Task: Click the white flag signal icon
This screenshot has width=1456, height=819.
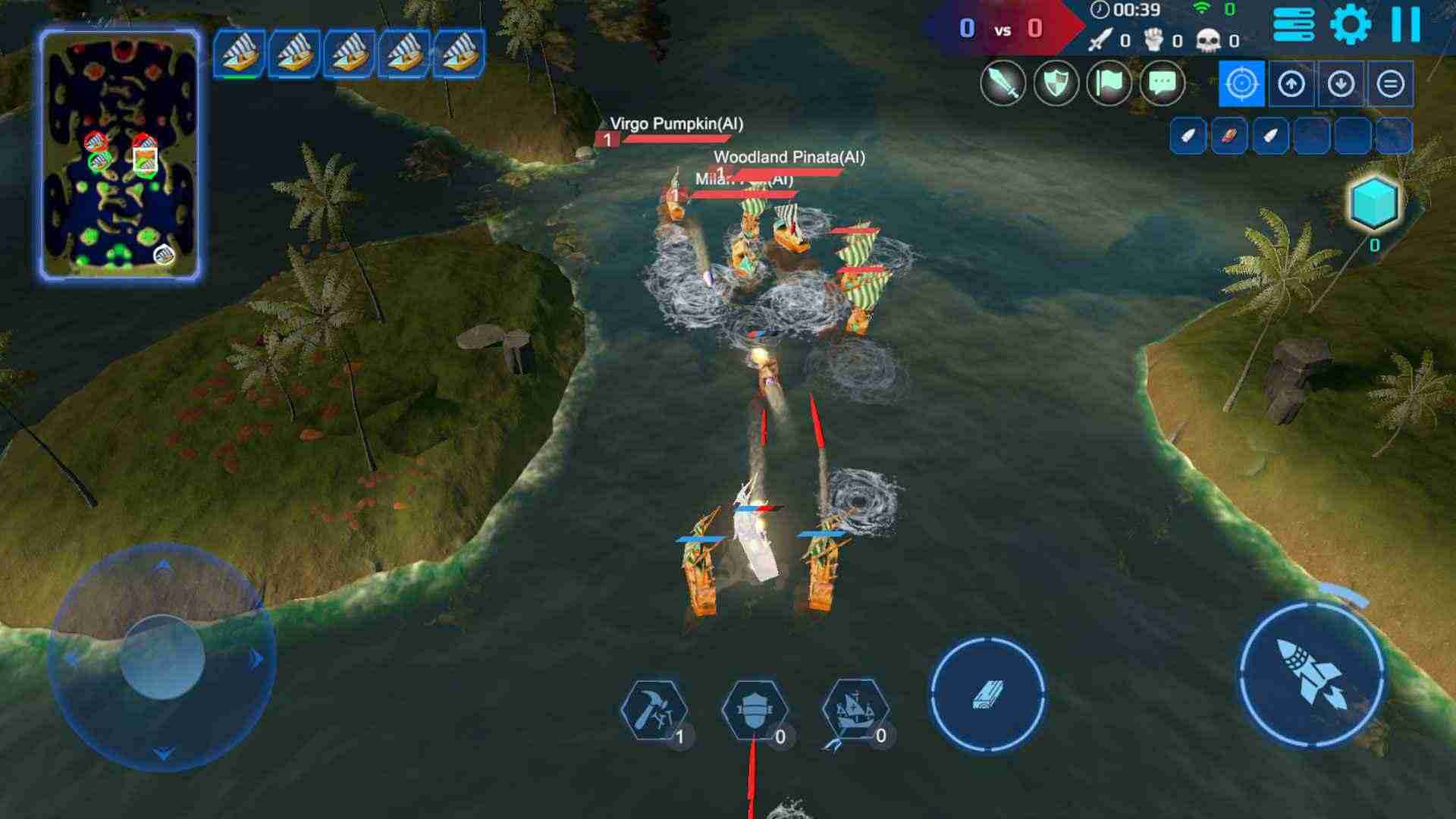Action: coord(1108,83)
